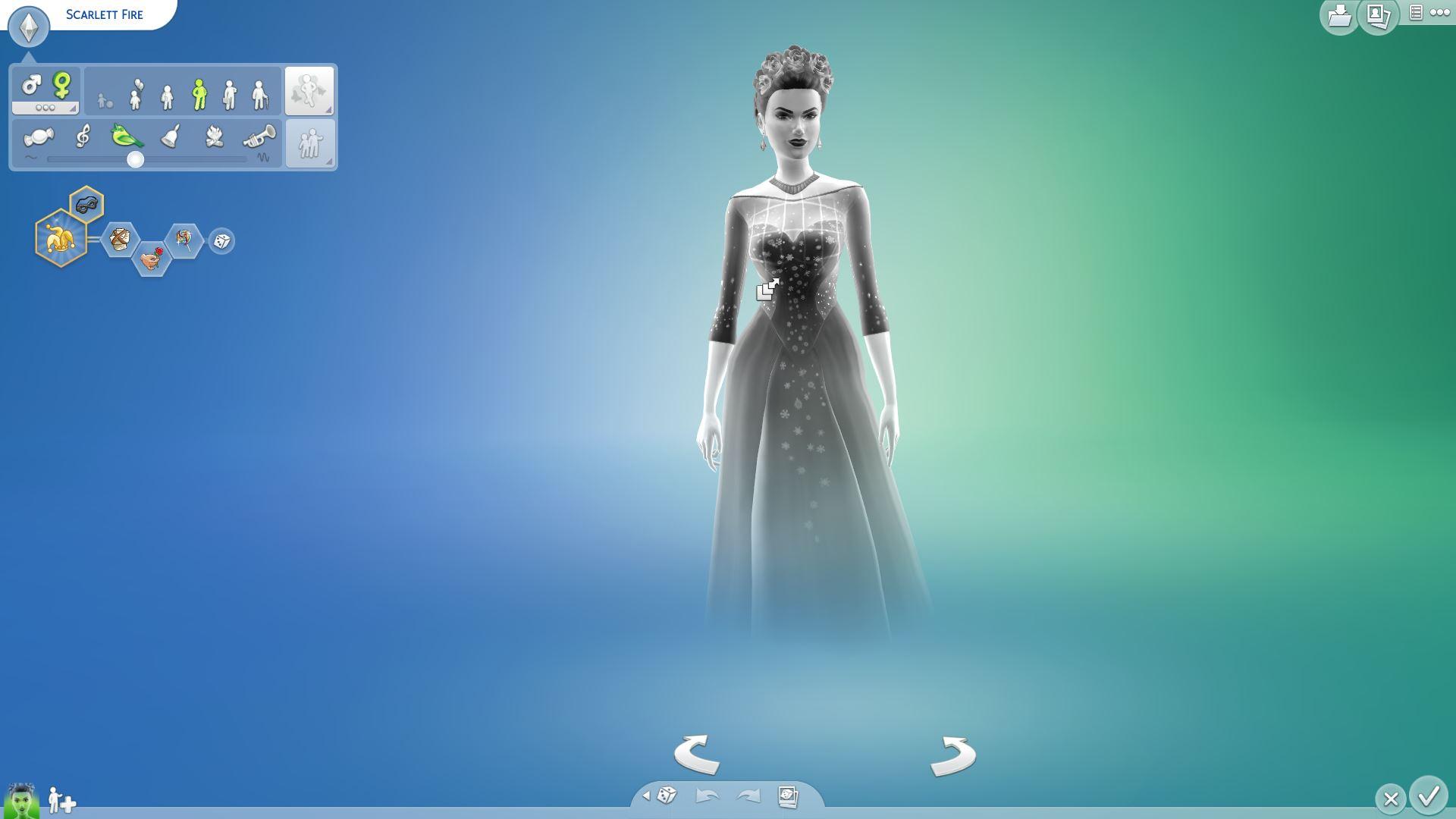Screen dimensions: 1456x819
Task: Select the male gender symbol
Action: point(31,85)
